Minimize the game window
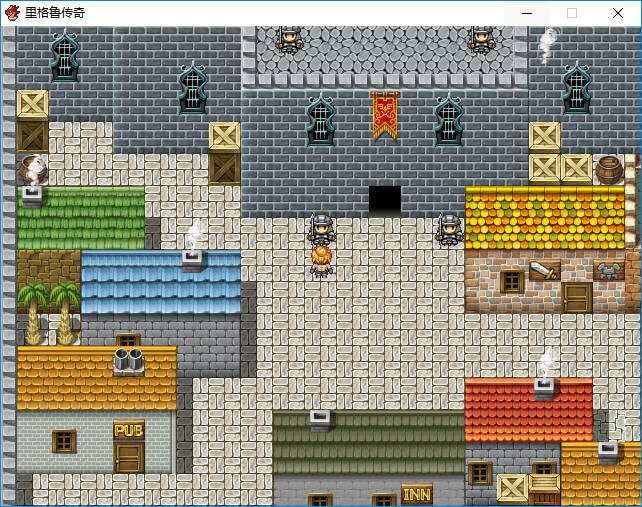642x507 pixels. coord(526,13)
